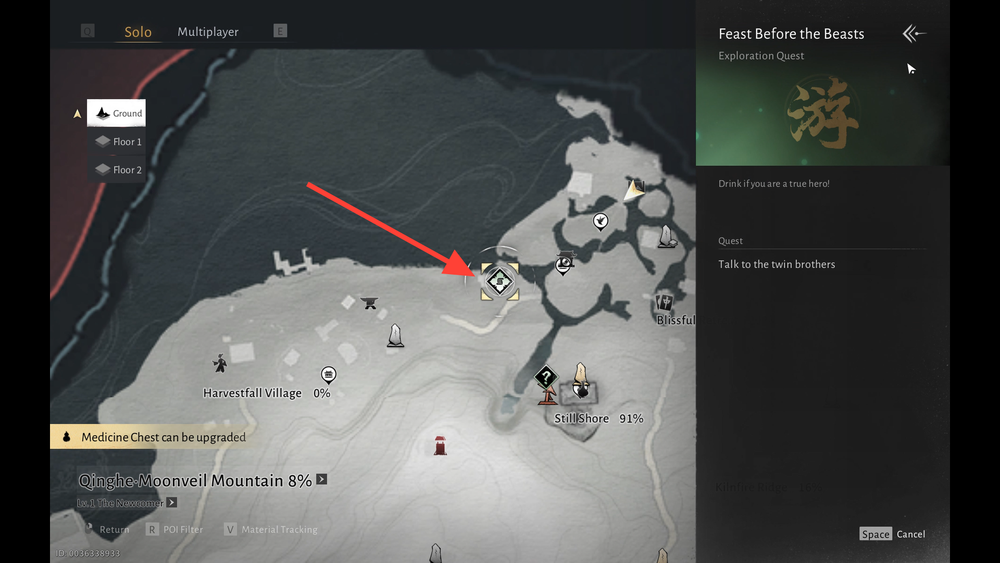Open Material Tracking
The image size is (1000, 563).
271,530
